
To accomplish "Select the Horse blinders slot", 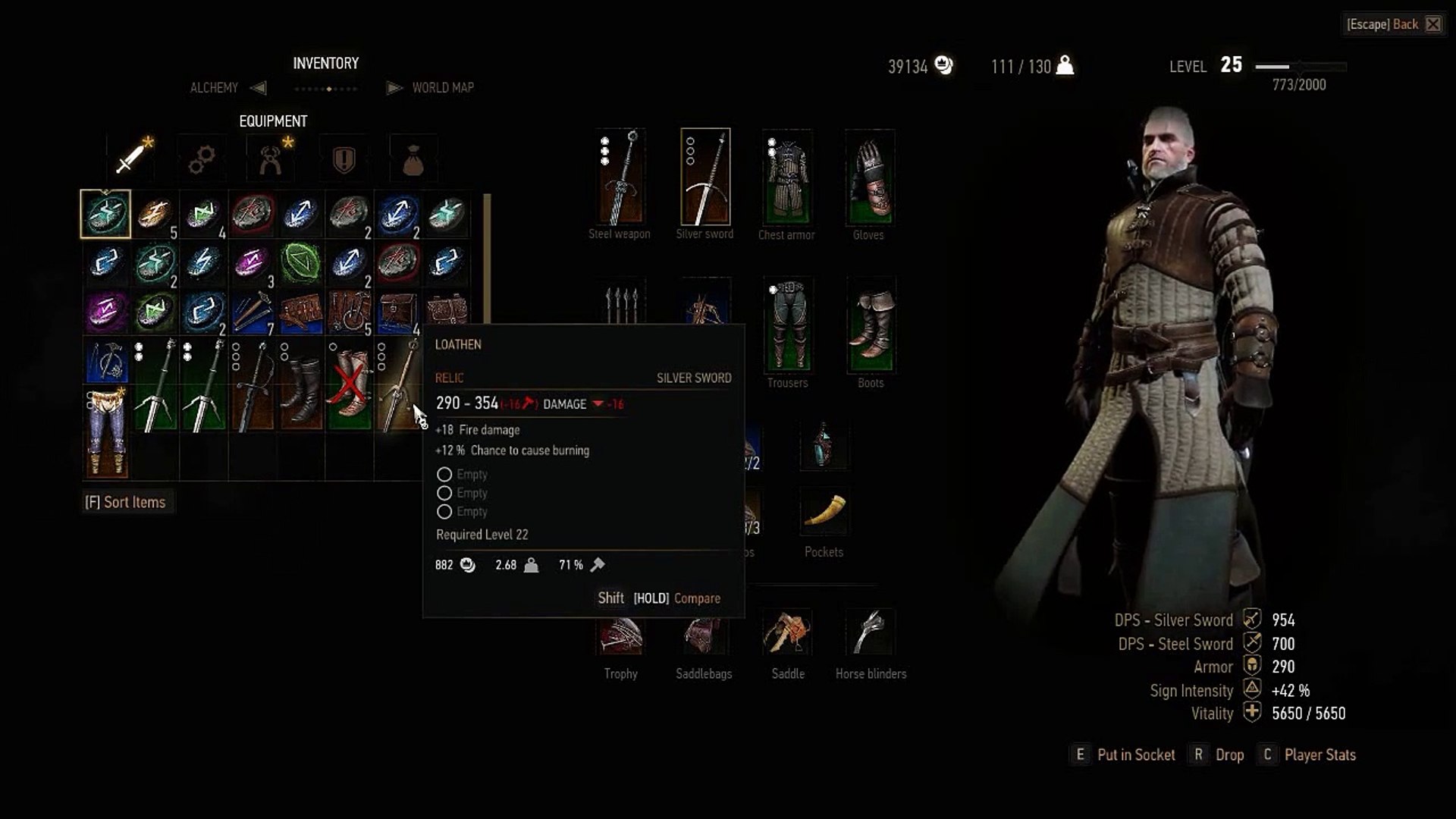I will click(x=871, y=633).
